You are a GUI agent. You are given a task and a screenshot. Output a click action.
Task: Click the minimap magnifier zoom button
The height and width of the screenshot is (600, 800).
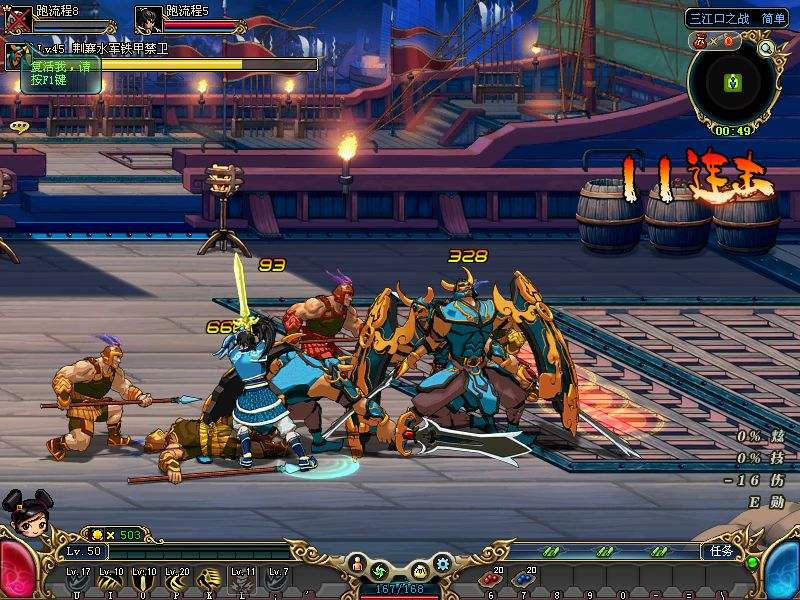(x=766, y=48)
